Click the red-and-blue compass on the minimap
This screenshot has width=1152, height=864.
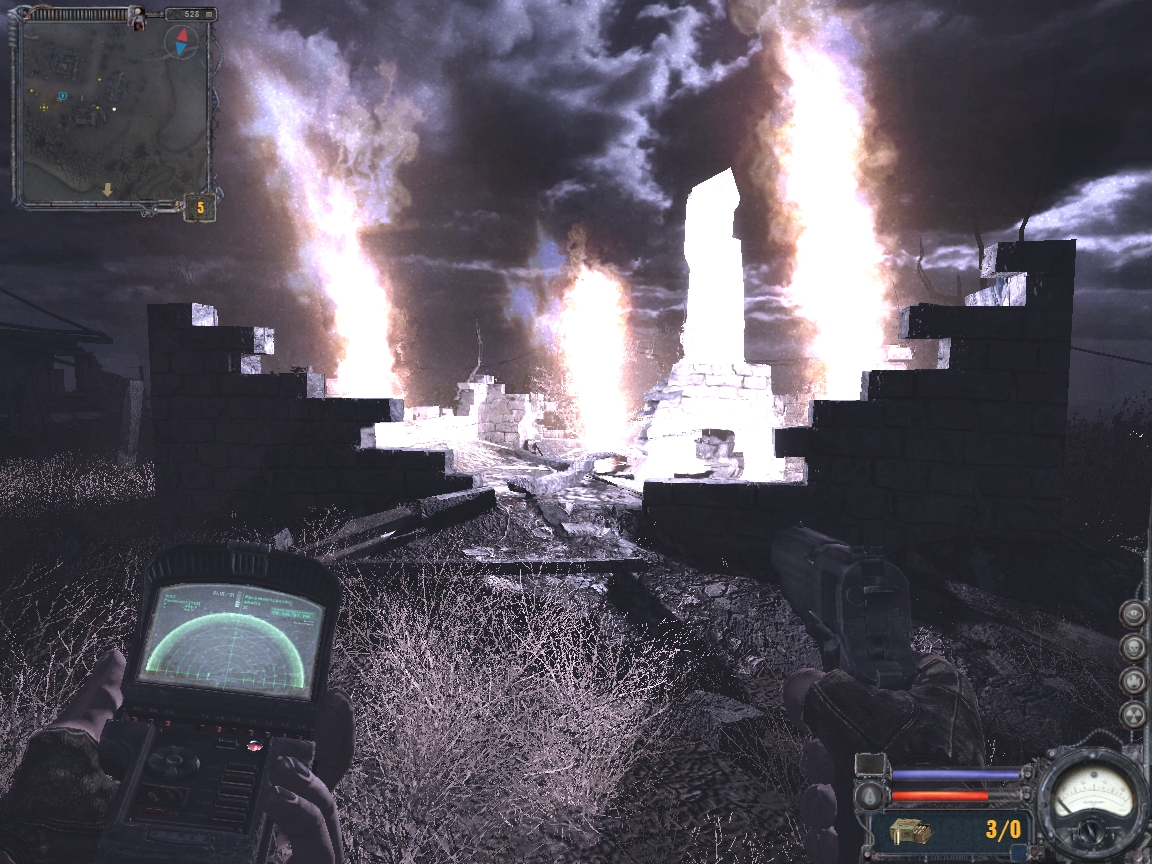tap(181, 42)
